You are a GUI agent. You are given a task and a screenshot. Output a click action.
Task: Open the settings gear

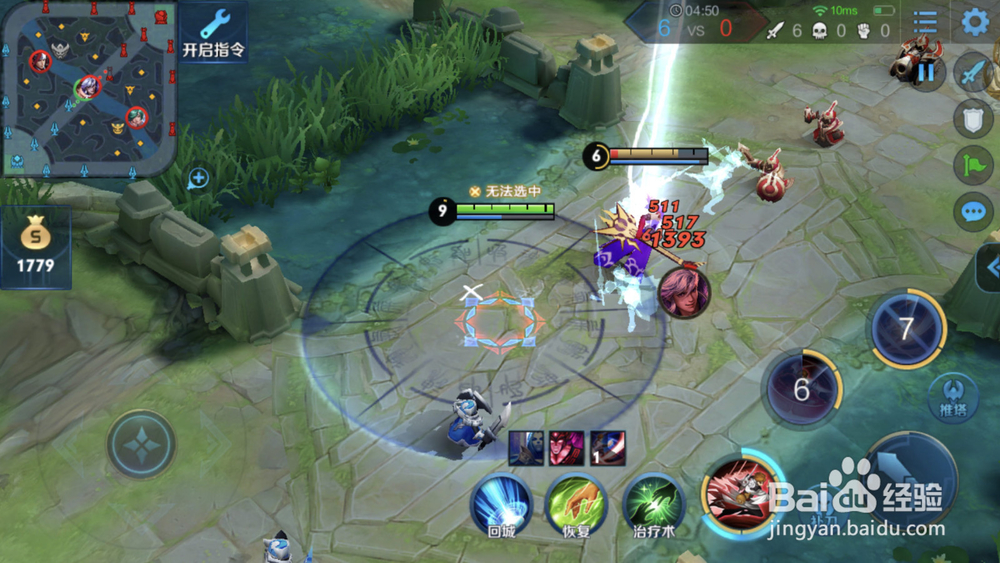point(974,22)
